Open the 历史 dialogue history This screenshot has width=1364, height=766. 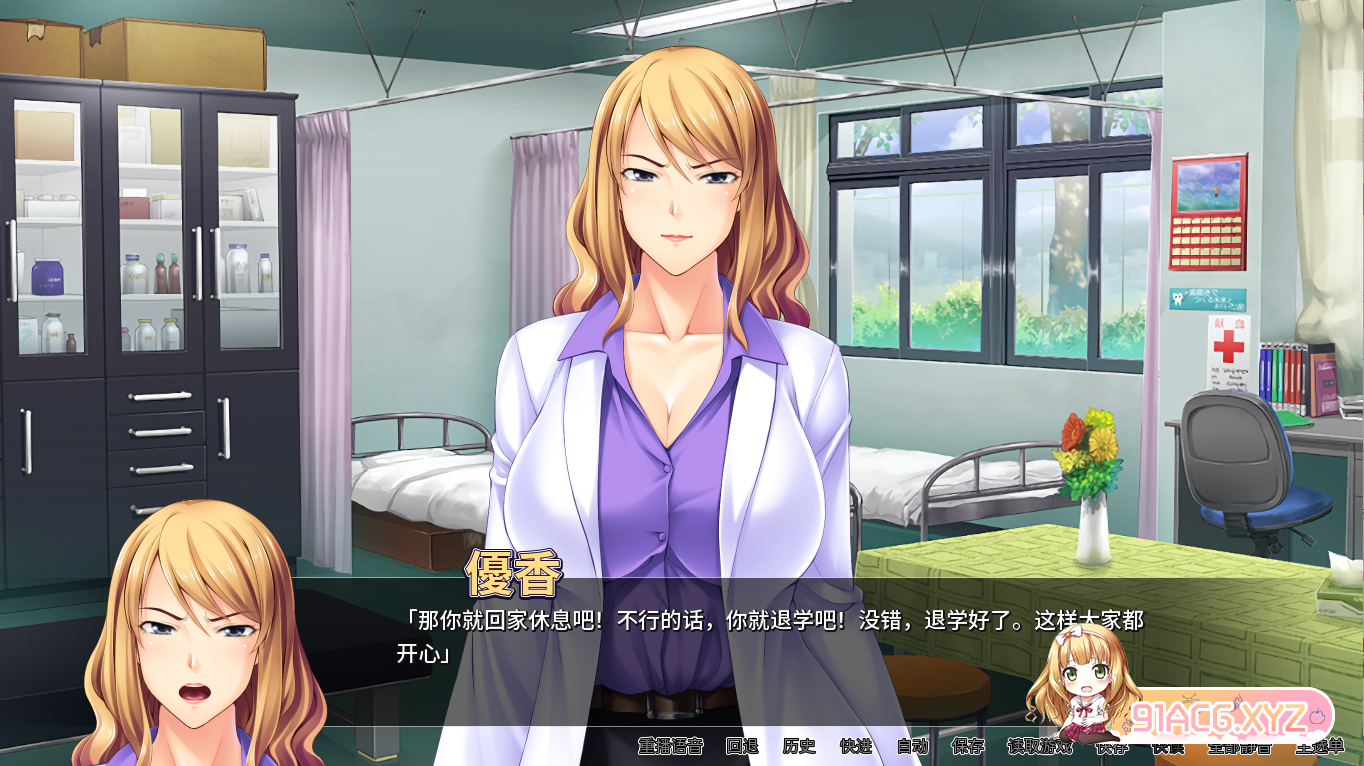click(x=800, y=744)
